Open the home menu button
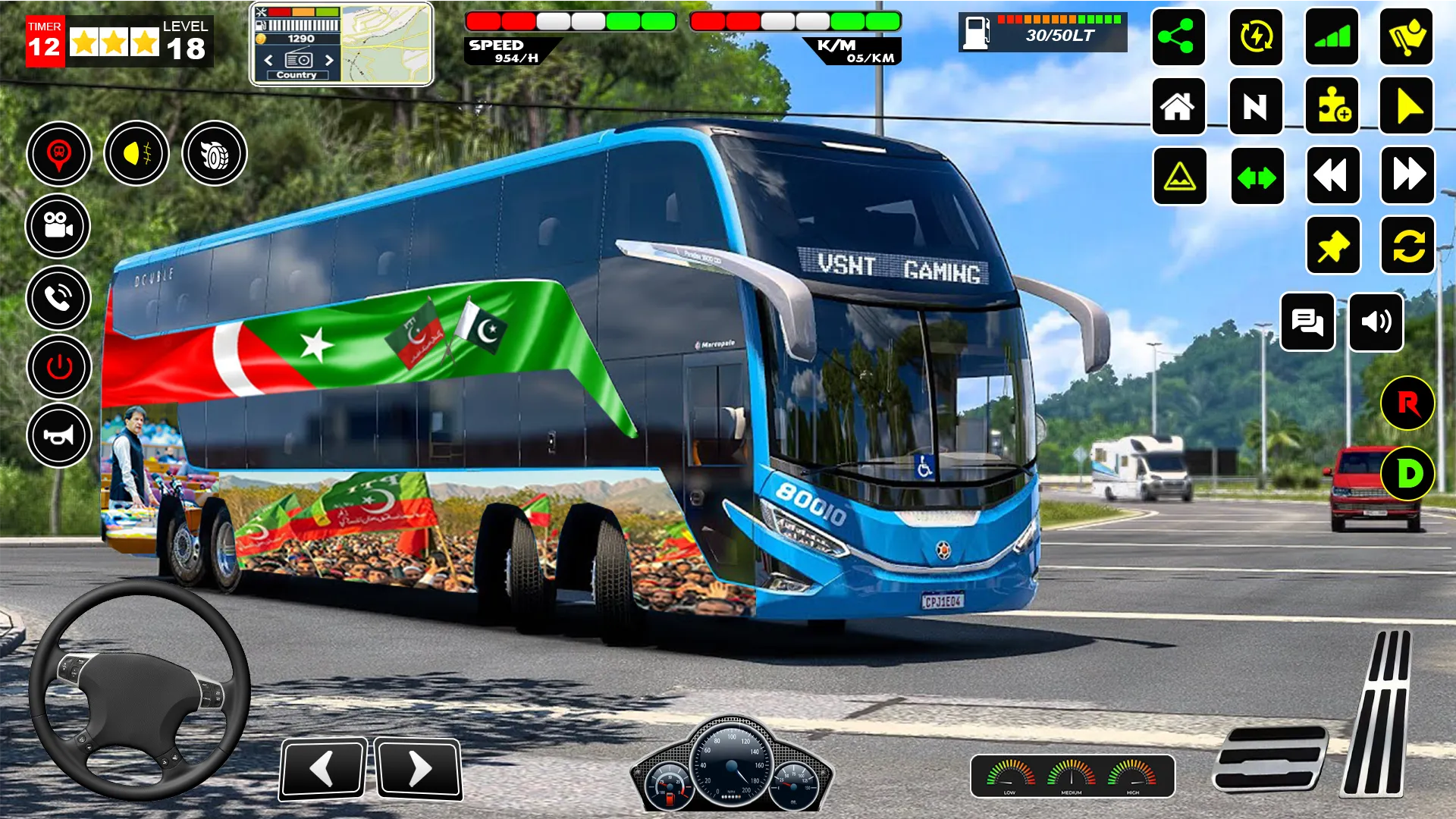 point(1178,106)
